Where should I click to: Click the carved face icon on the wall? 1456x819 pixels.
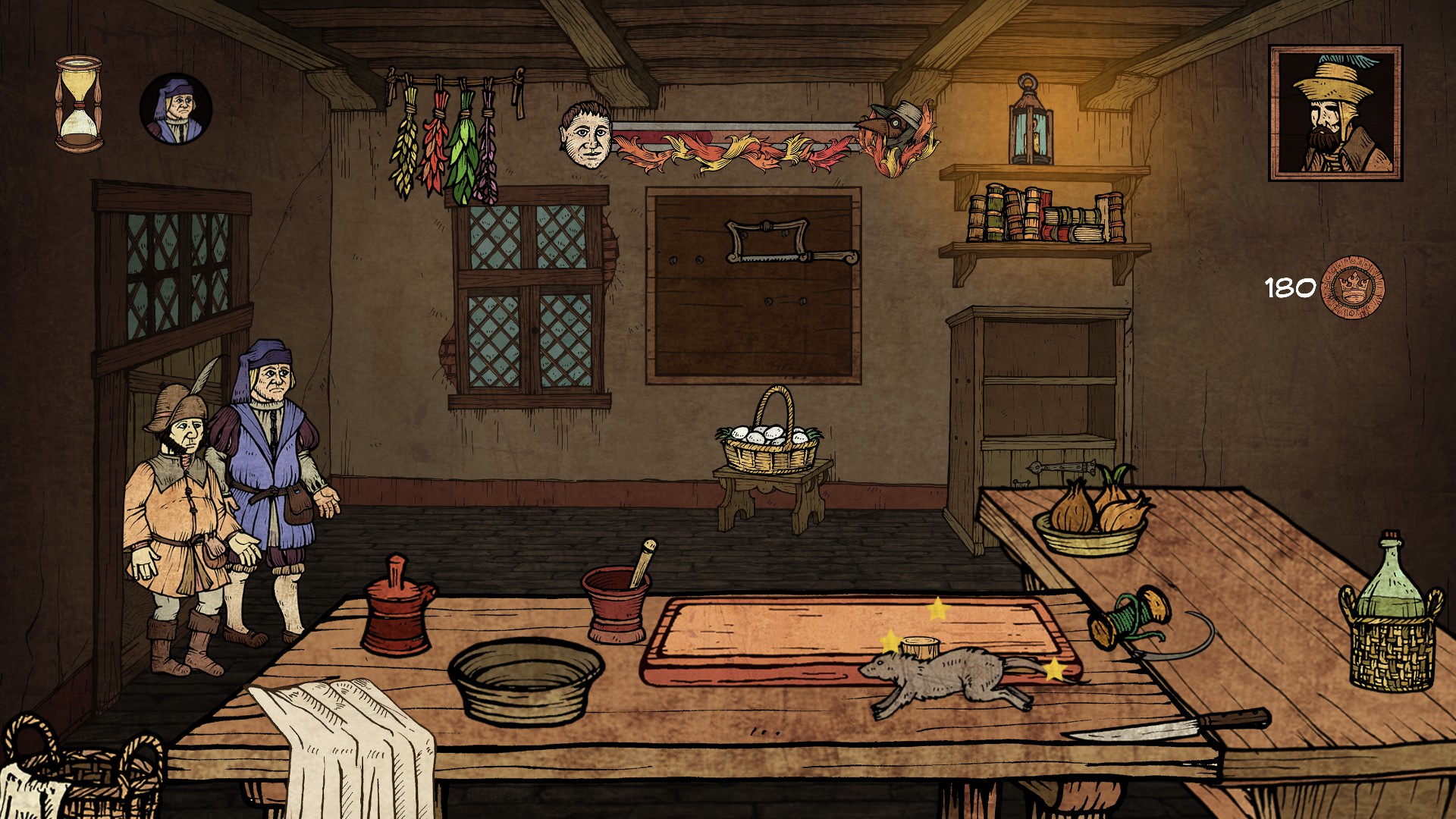(x=586, y=136)
